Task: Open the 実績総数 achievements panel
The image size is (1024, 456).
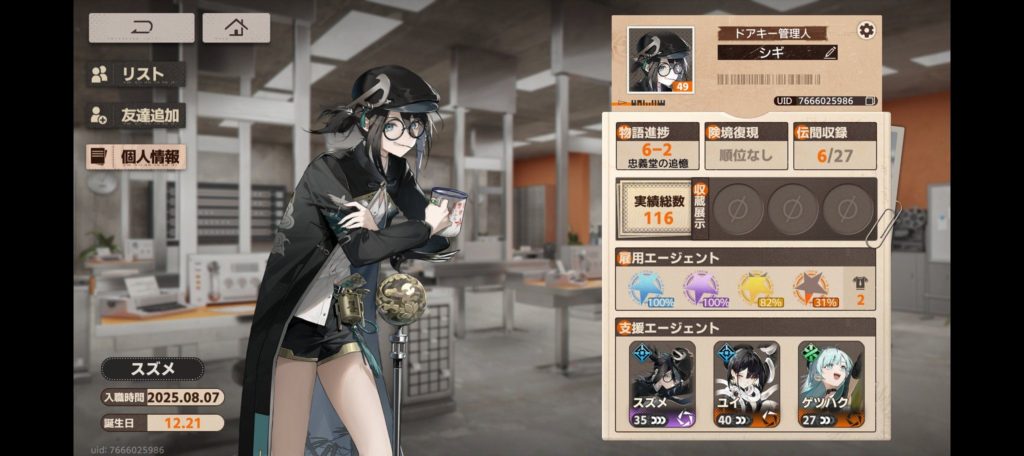Action: [653, 209]
